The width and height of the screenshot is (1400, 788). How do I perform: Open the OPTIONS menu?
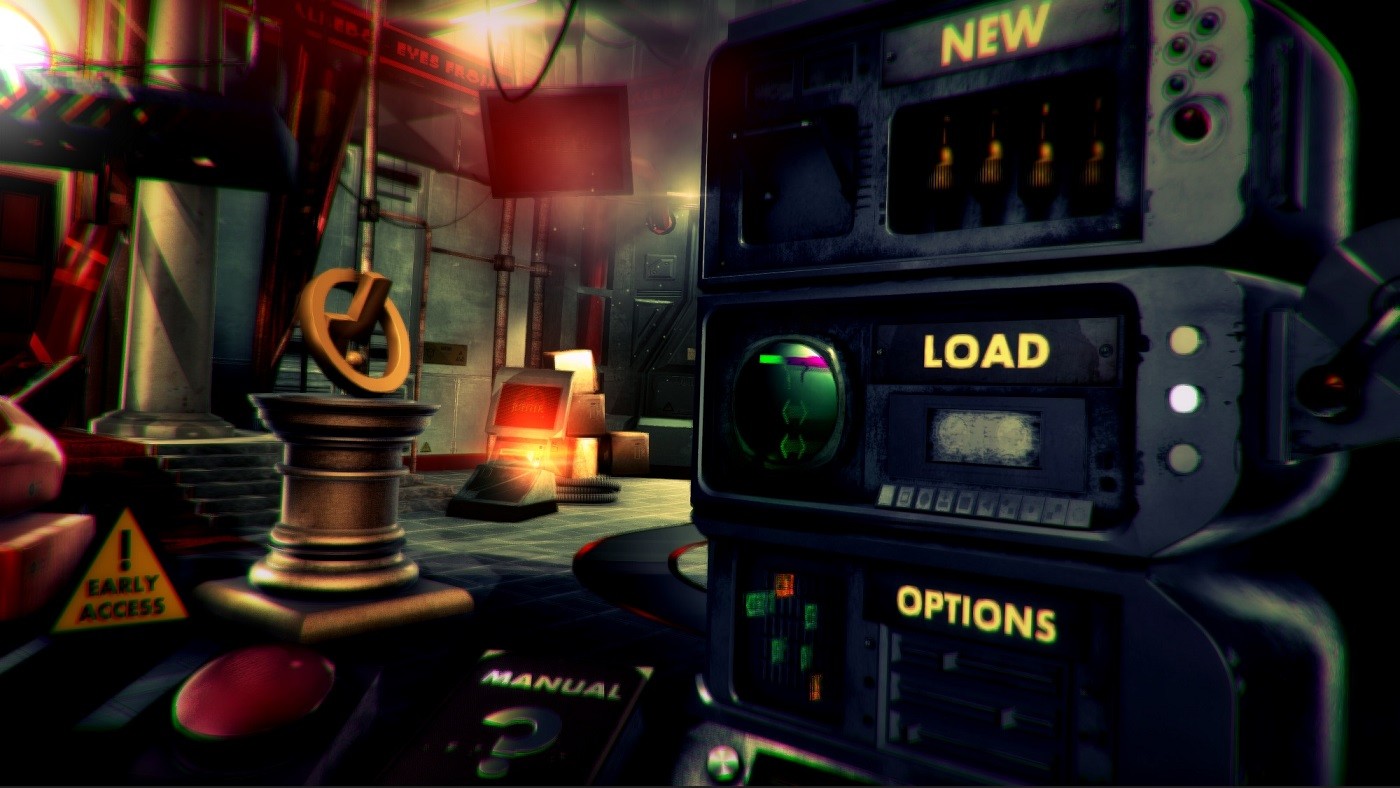(x=975, y=611)
